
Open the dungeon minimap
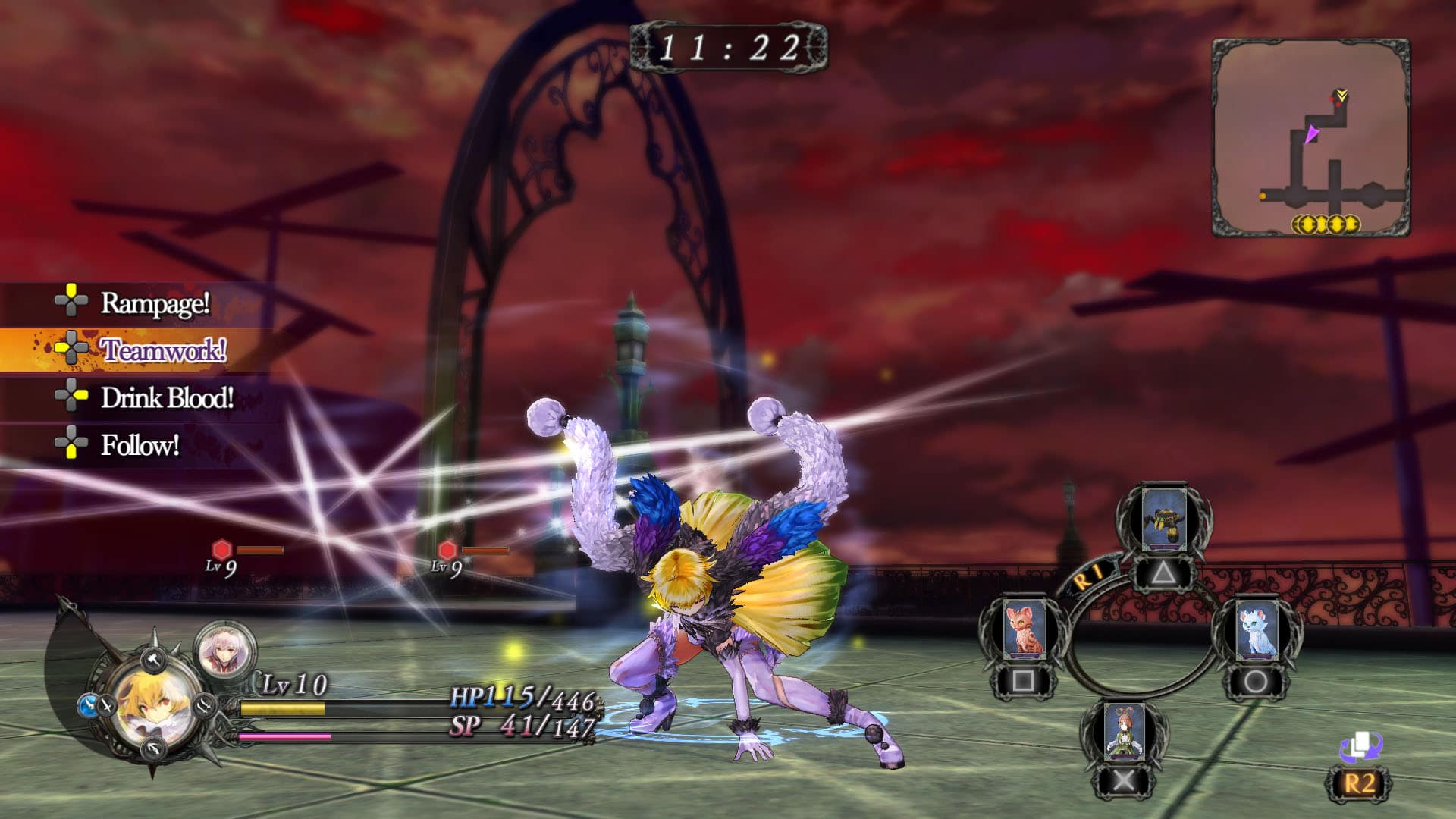click(1311, 138)
